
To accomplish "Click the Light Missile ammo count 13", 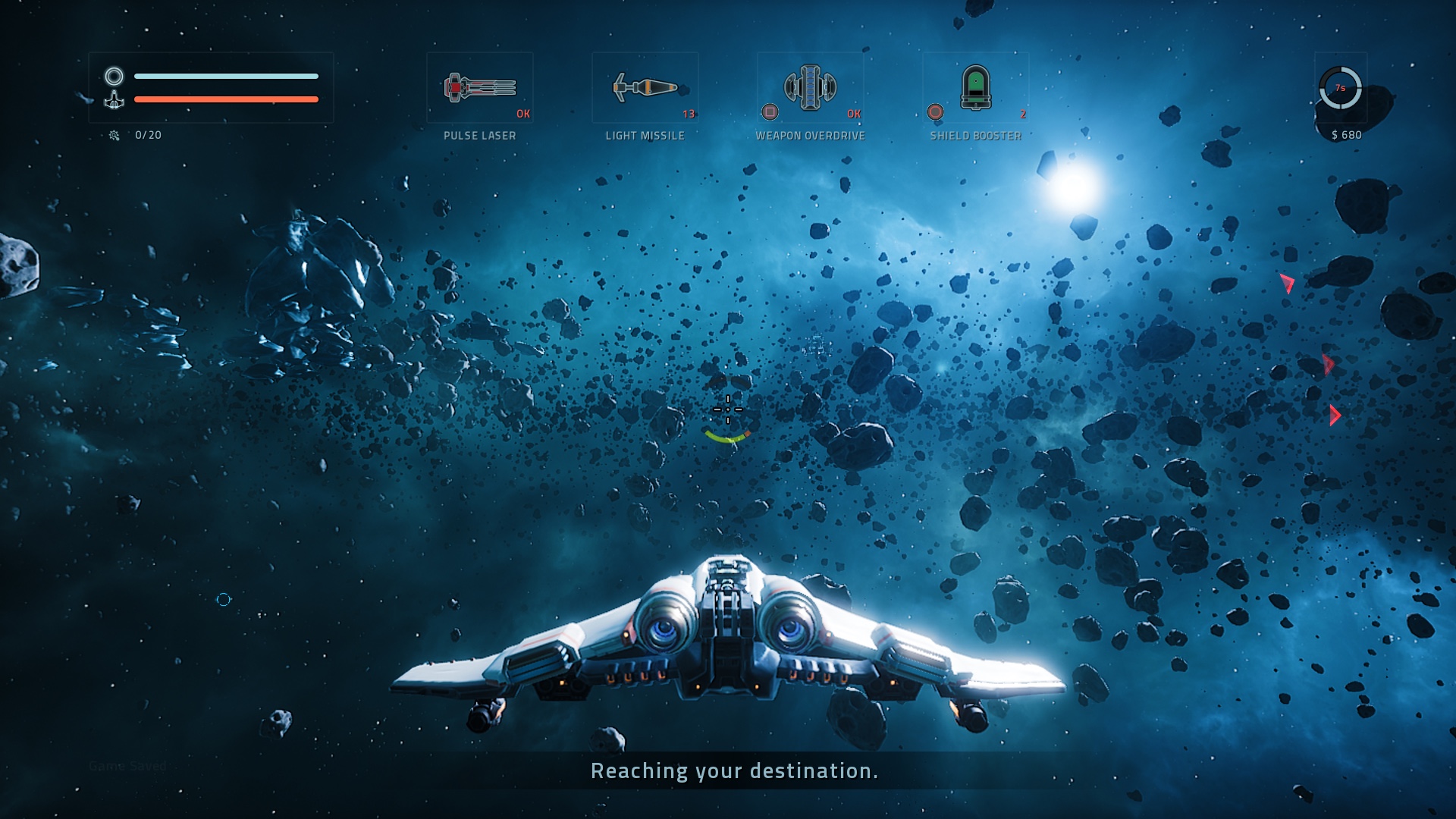I will 689,112.
